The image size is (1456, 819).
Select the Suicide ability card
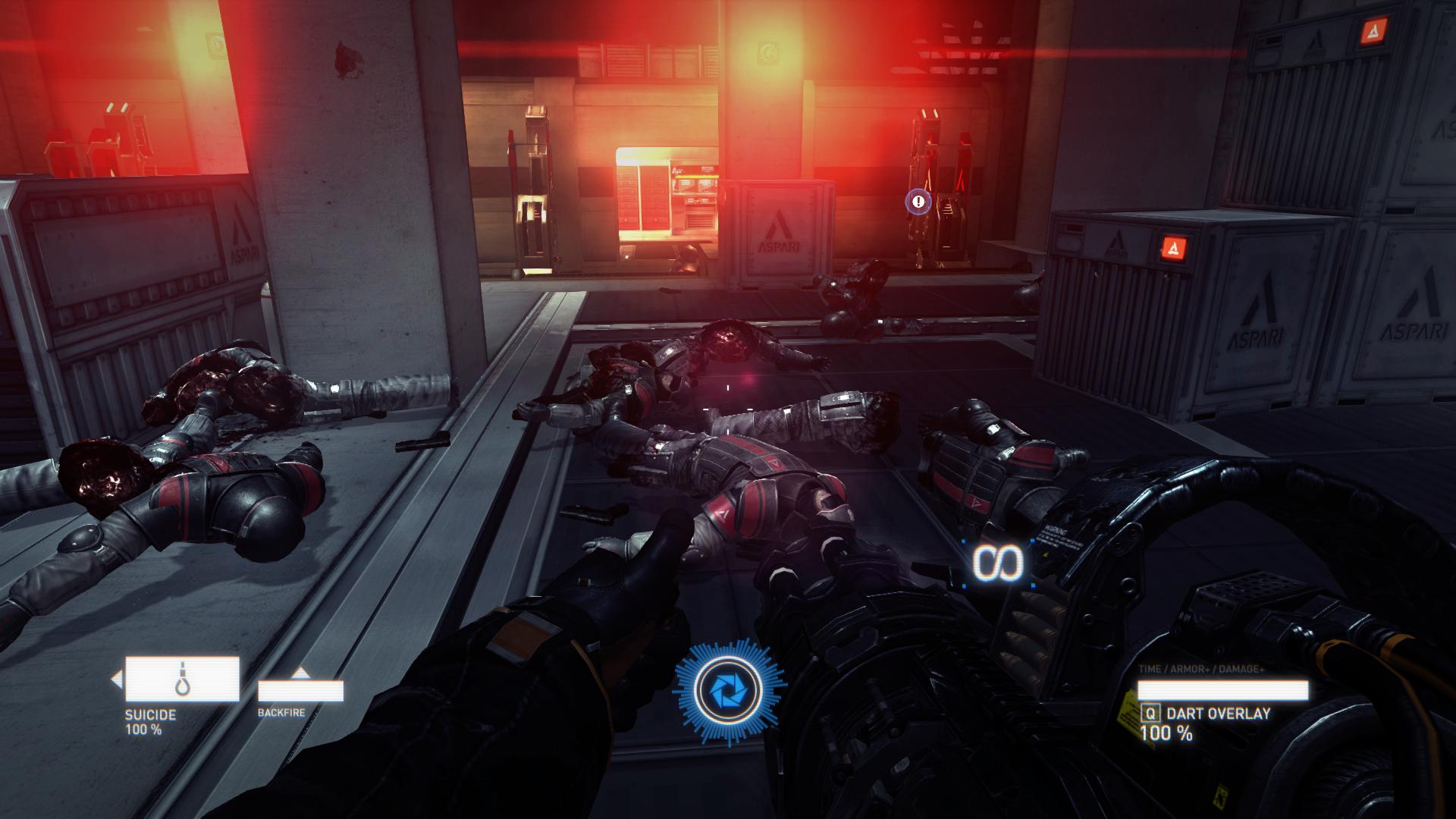(182, 679)
